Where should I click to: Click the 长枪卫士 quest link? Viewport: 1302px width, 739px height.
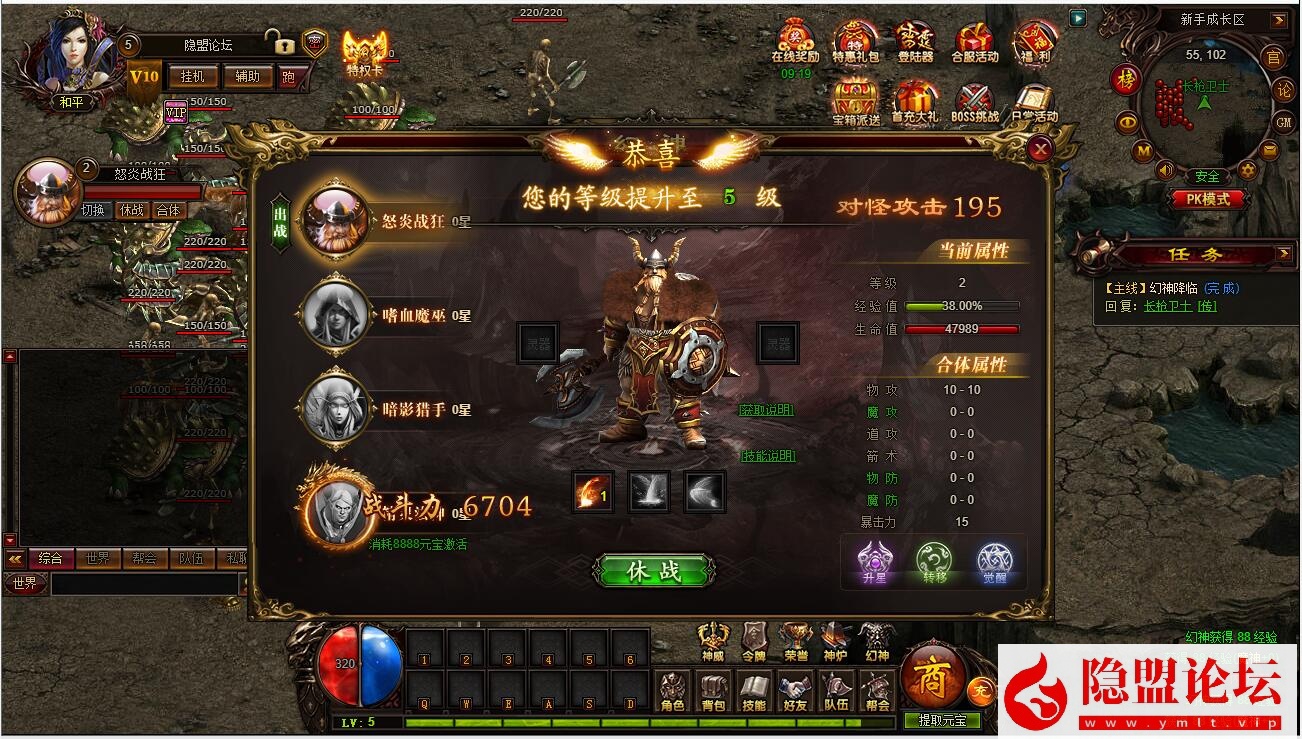[1167, 307]
